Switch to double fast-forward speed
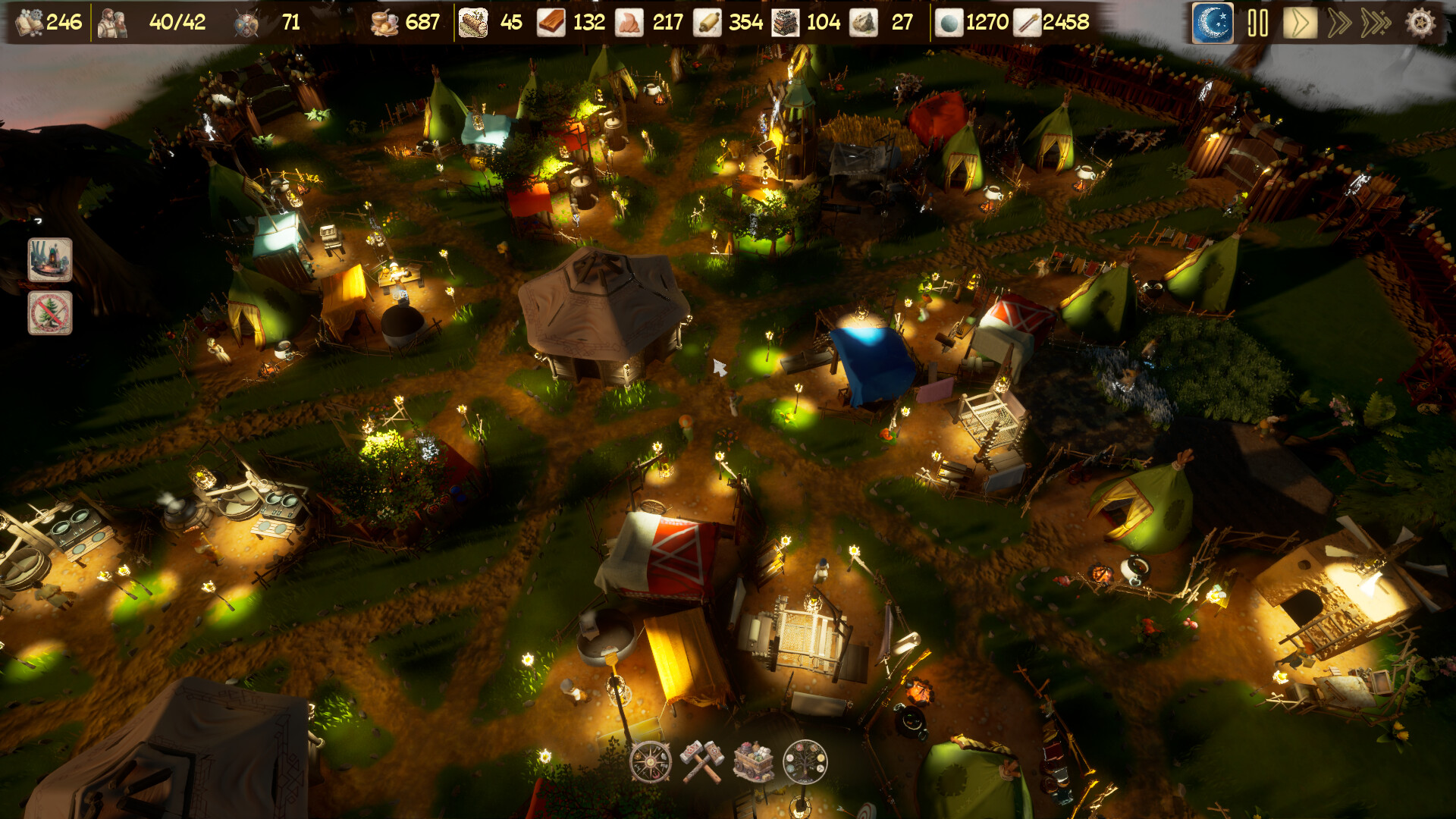Viewport: 1456px width, 819px height. 1339,23
